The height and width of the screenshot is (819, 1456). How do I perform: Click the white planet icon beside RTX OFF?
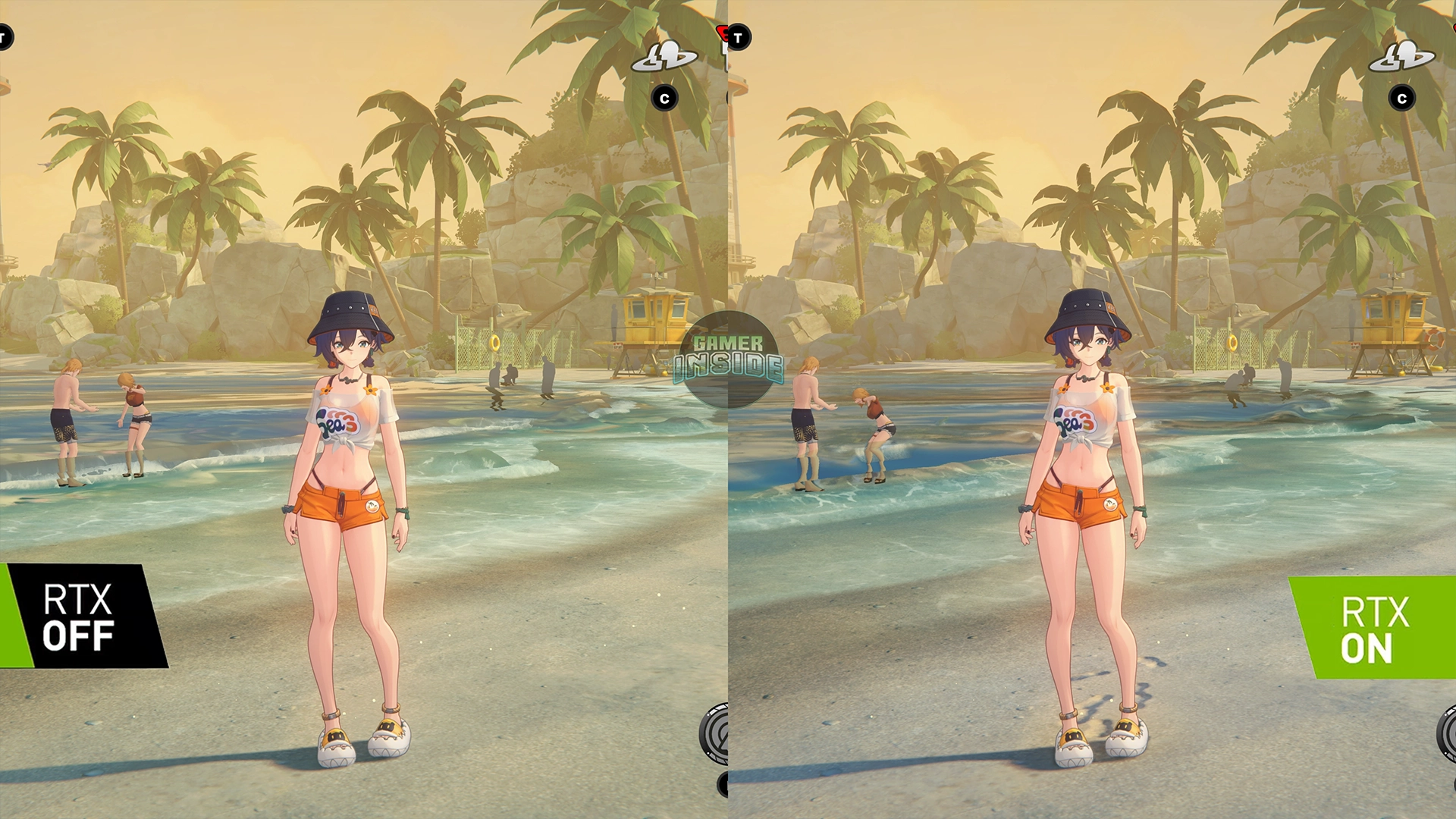tap(664, 58)
